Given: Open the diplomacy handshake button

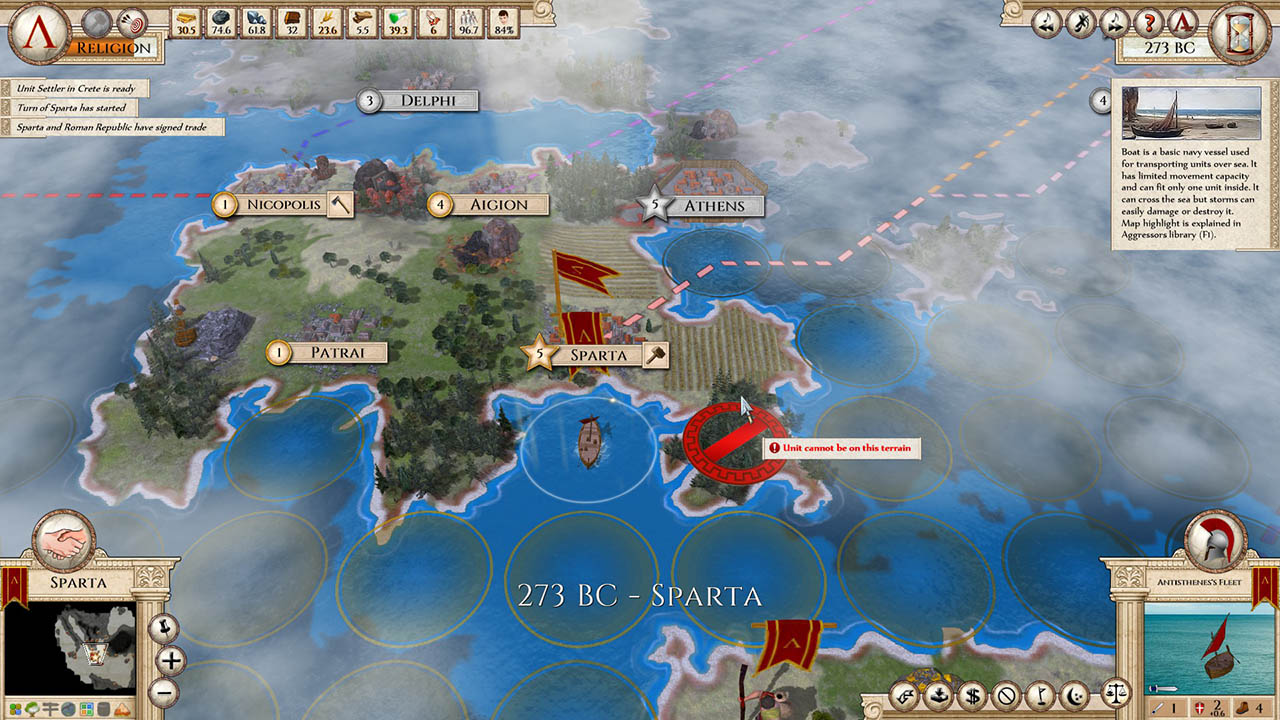Looking at the screenshot, I should pyautogui.click(x=64, y=541).
